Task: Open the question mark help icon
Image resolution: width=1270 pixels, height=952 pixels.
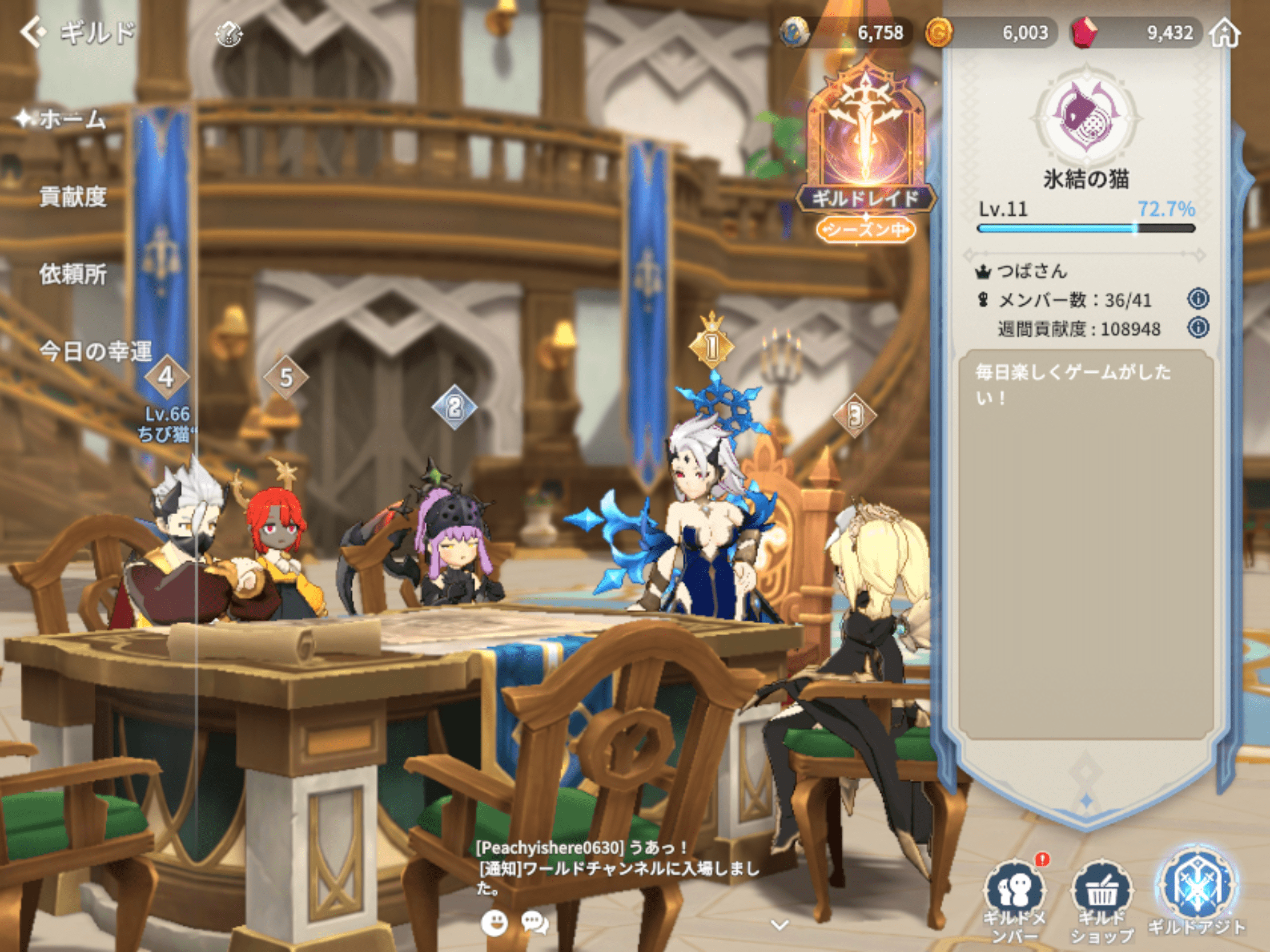Action: point(228,34)
